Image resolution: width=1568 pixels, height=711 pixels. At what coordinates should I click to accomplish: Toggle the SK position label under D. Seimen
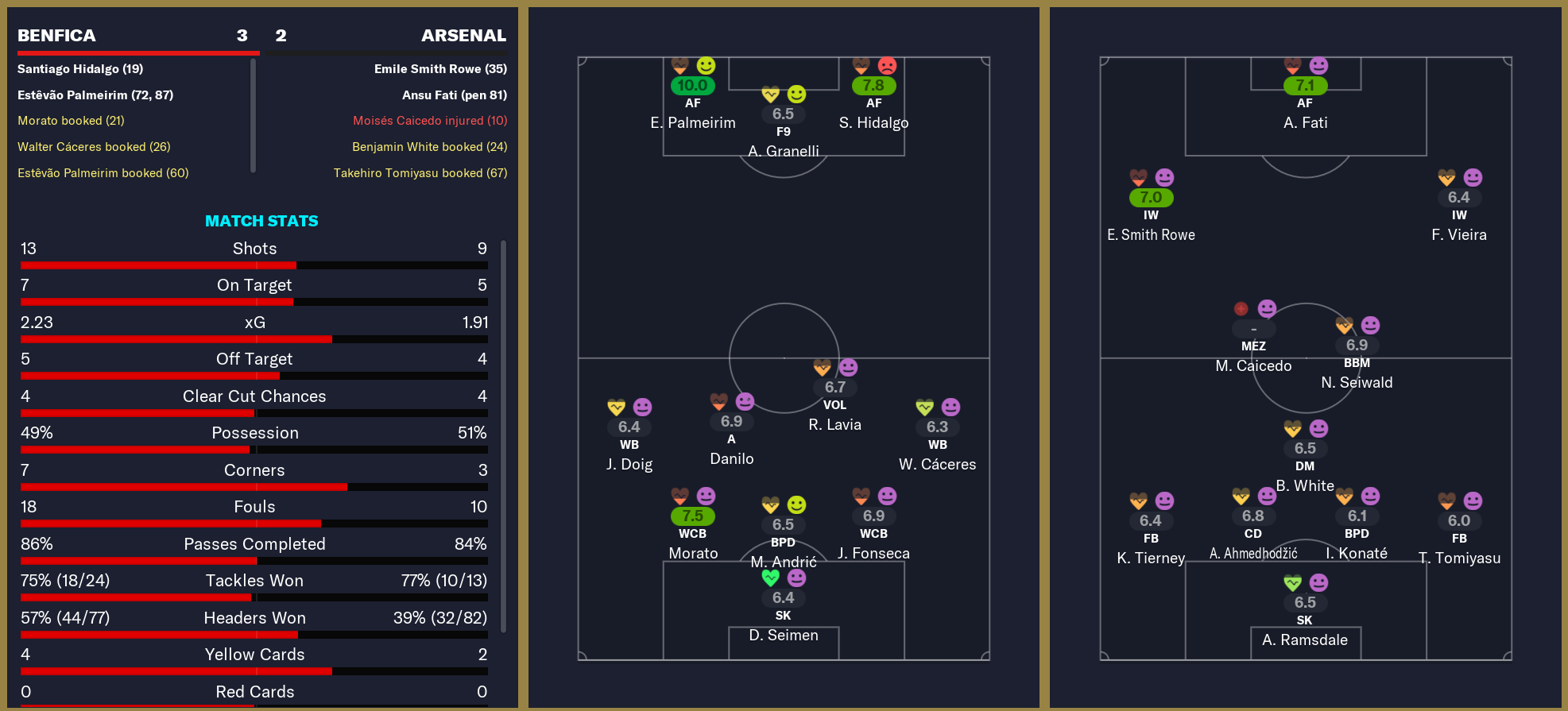click(783, 615)
